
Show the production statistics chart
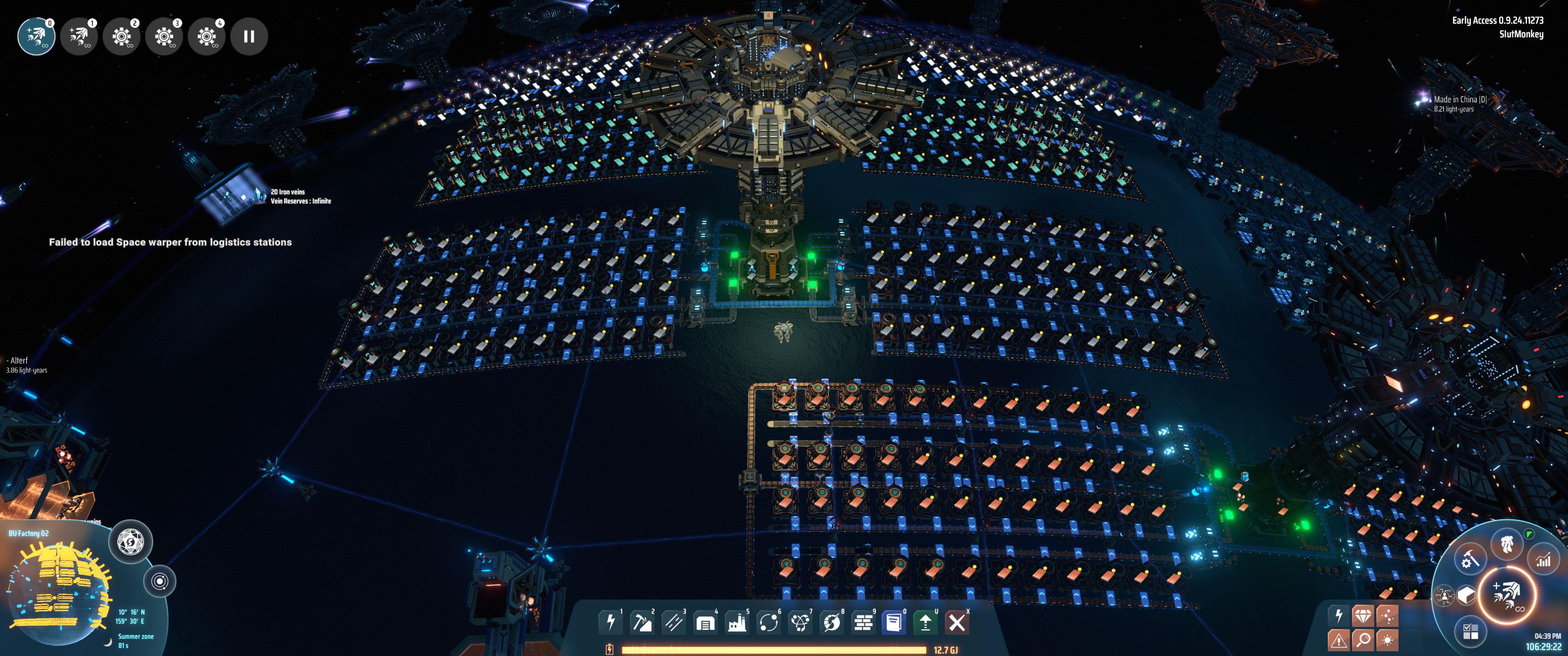coord(1543,560)
